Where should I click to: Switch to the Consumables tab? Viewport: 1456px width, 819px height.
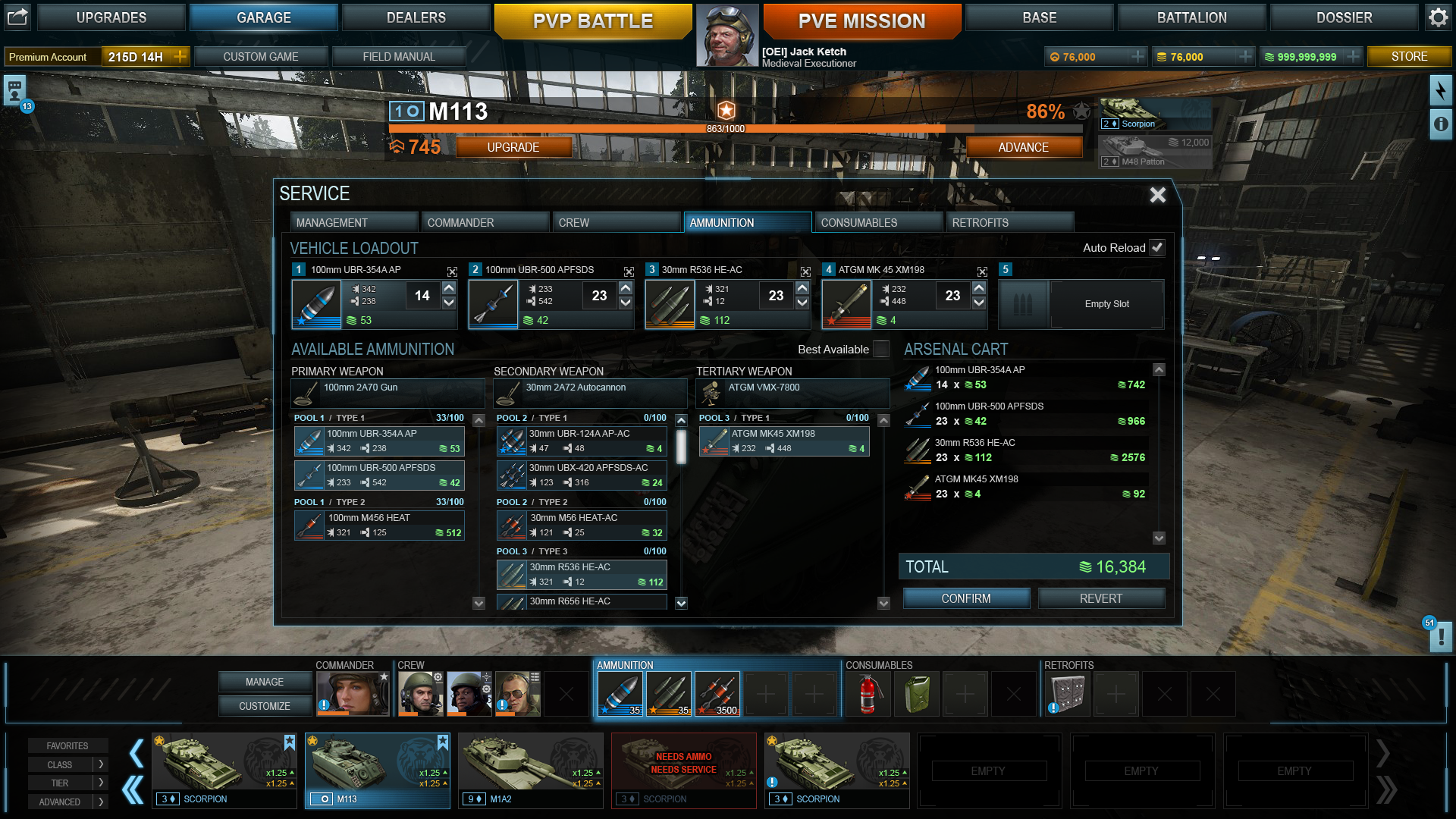[x=877, y=222]
